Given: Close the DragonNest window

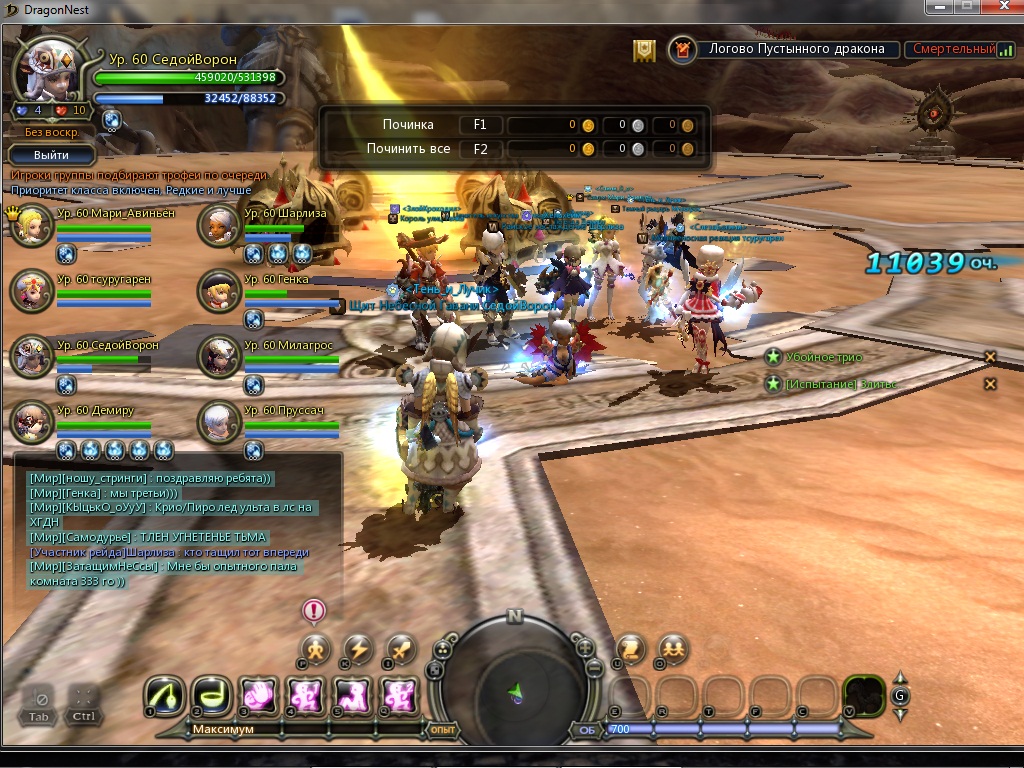Looking at the screenshot, I should (x=1000, y=6).
